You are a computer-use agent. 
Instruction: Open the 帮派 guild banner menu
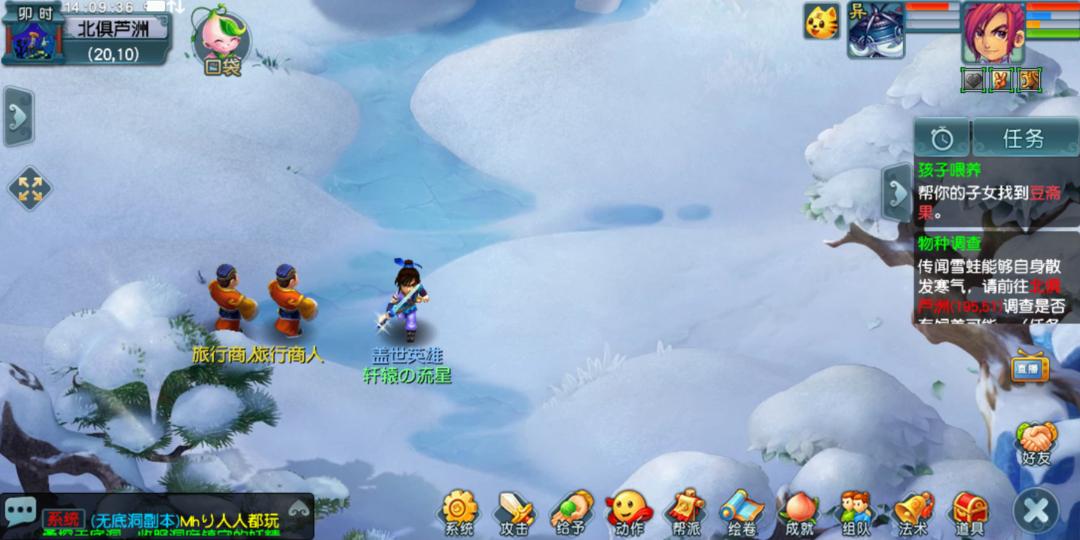point(686,511)
